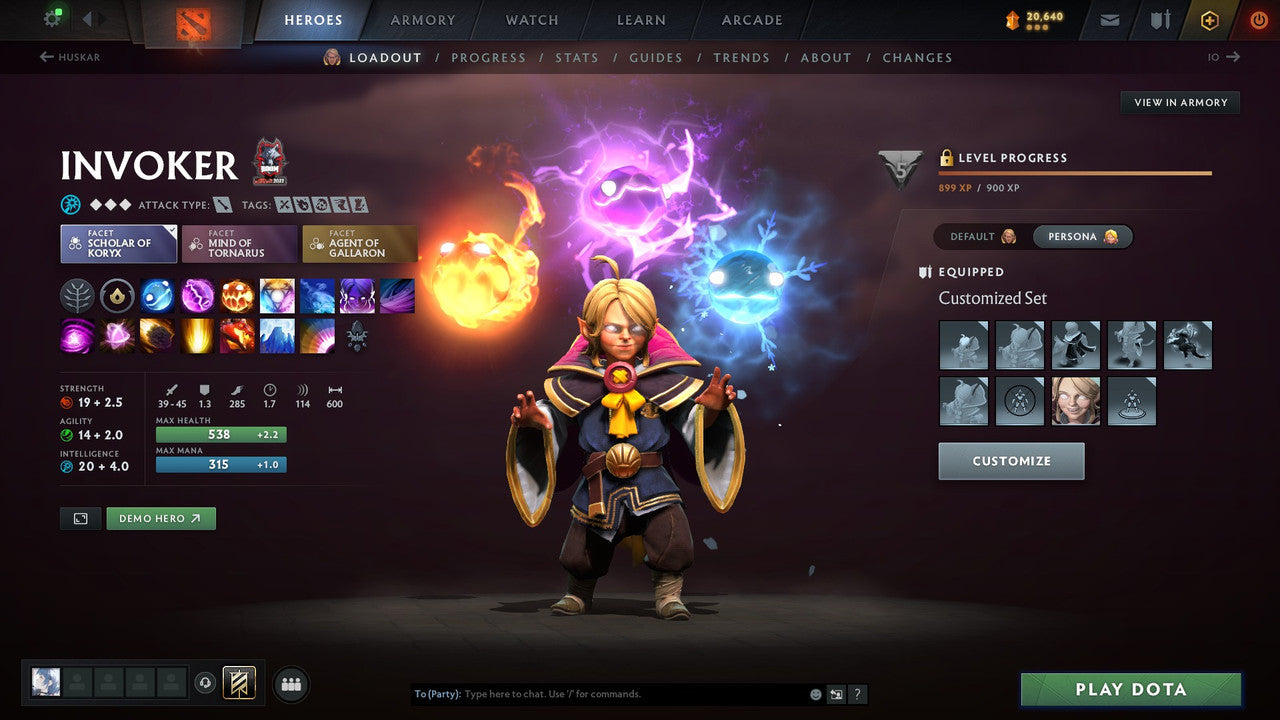This screenshot has height=720, width=1280.
Task: Click the Chaos Meteor ability icon
Action: click(x=157, y=337)
